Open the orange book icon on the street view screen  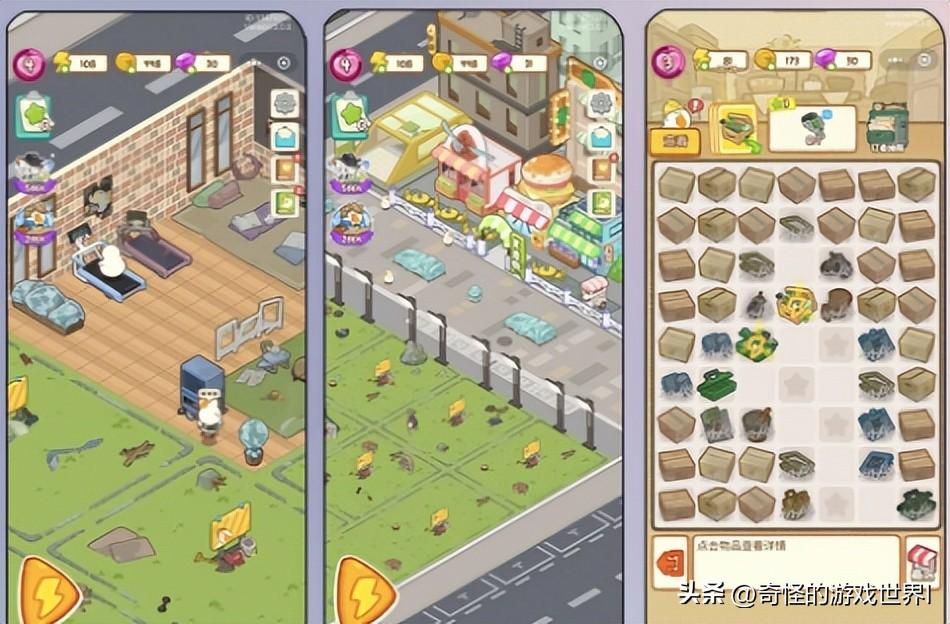click(x=601, y=169)
